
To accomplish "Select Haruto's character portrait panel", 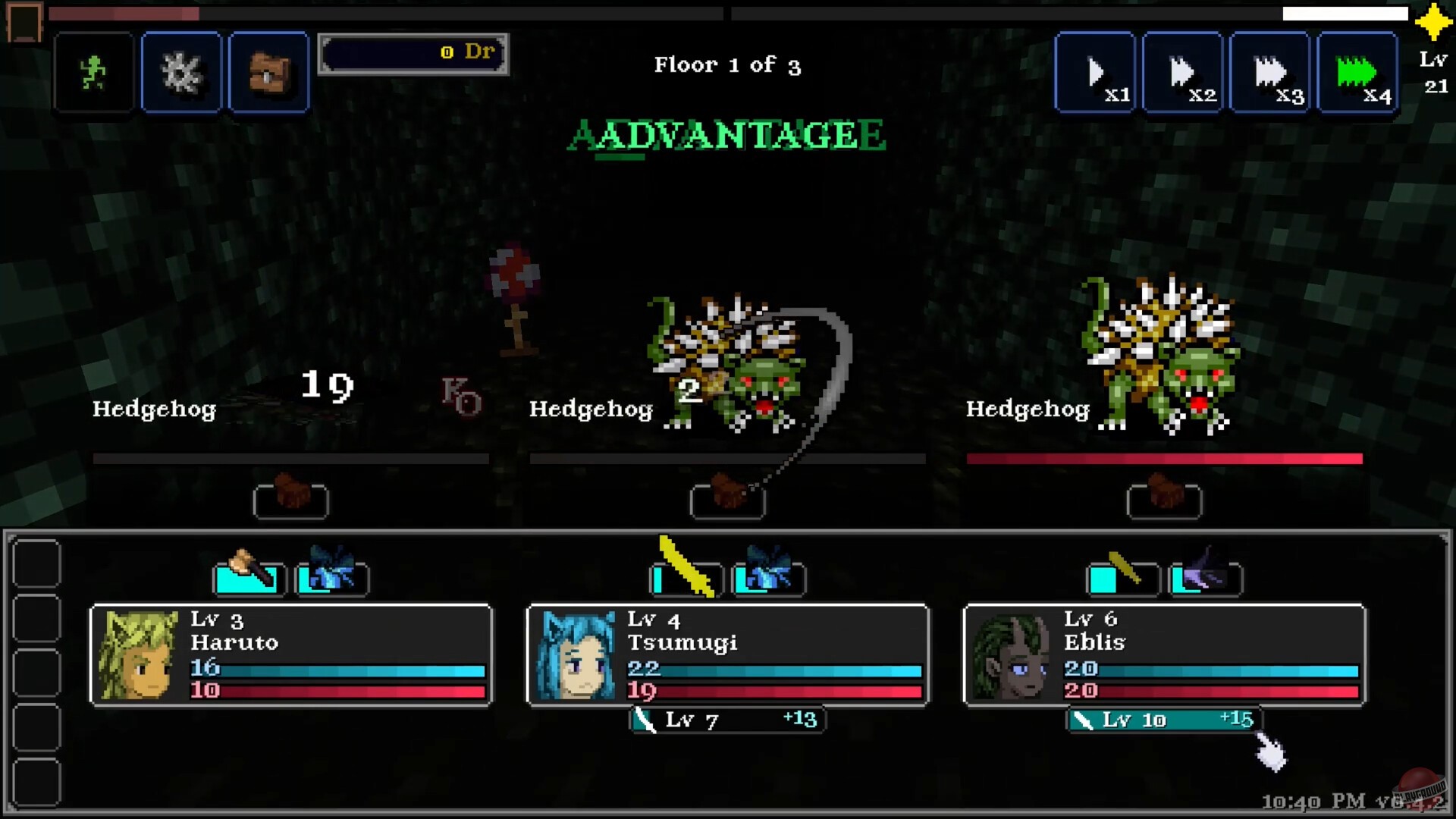I will point(290,656).
